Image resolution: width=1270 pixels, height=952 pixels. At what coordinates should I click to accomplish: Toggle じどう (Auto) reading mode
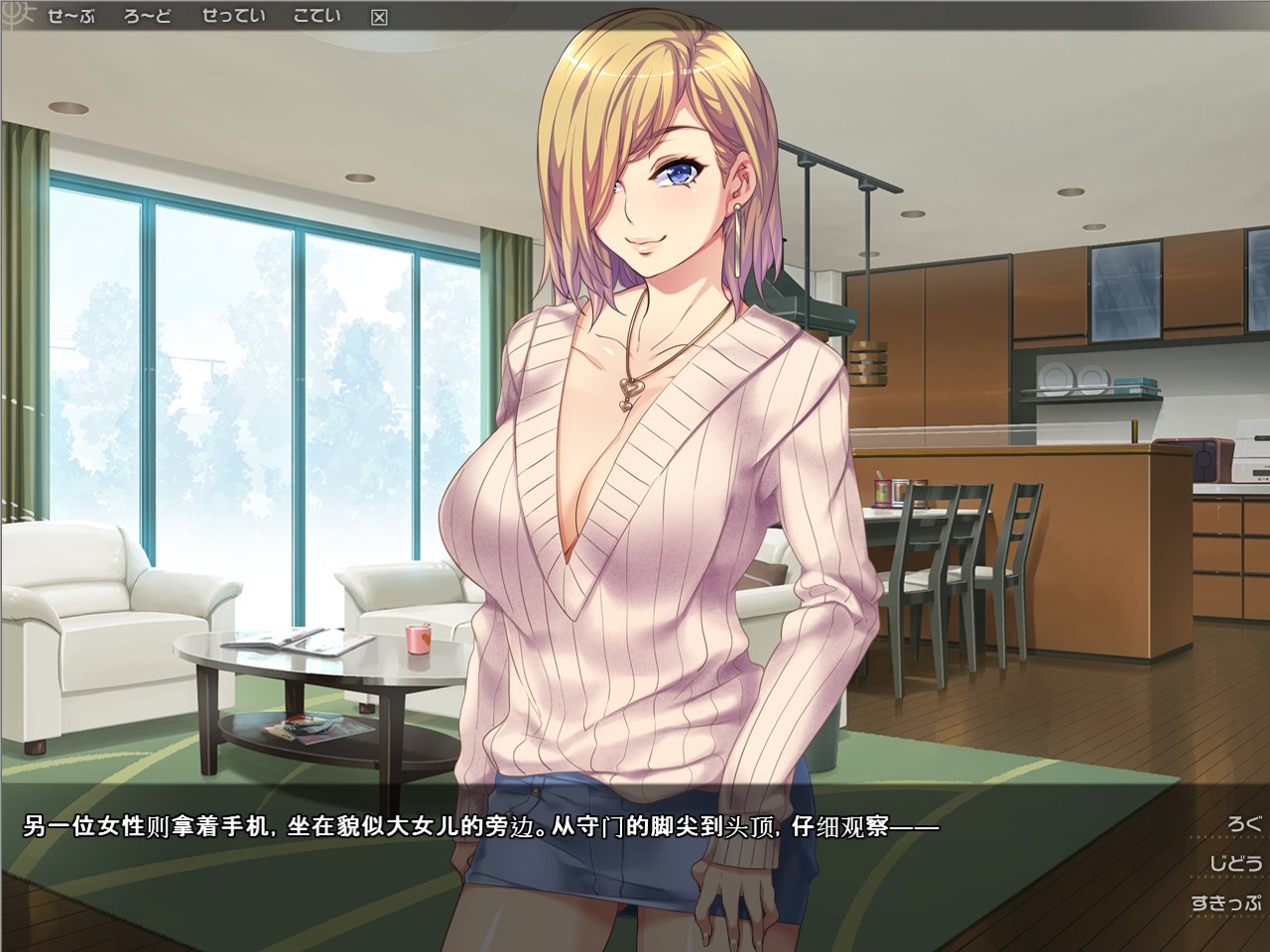coord(1235,863)
